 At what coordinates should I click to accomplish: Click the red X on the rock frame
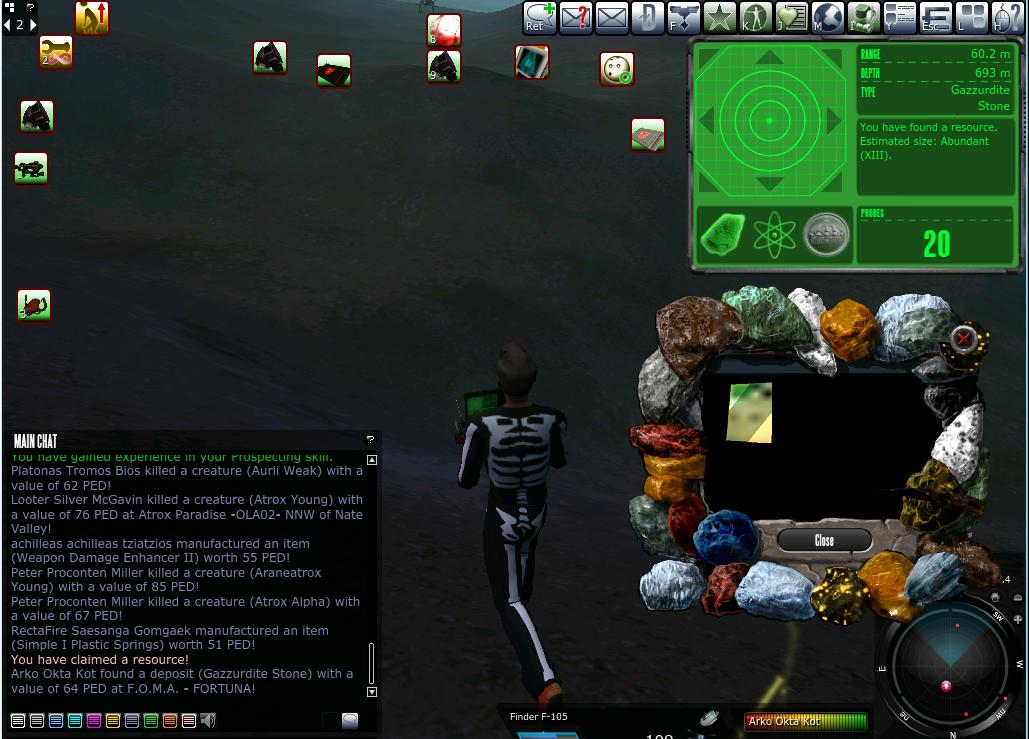pos(963,339)
